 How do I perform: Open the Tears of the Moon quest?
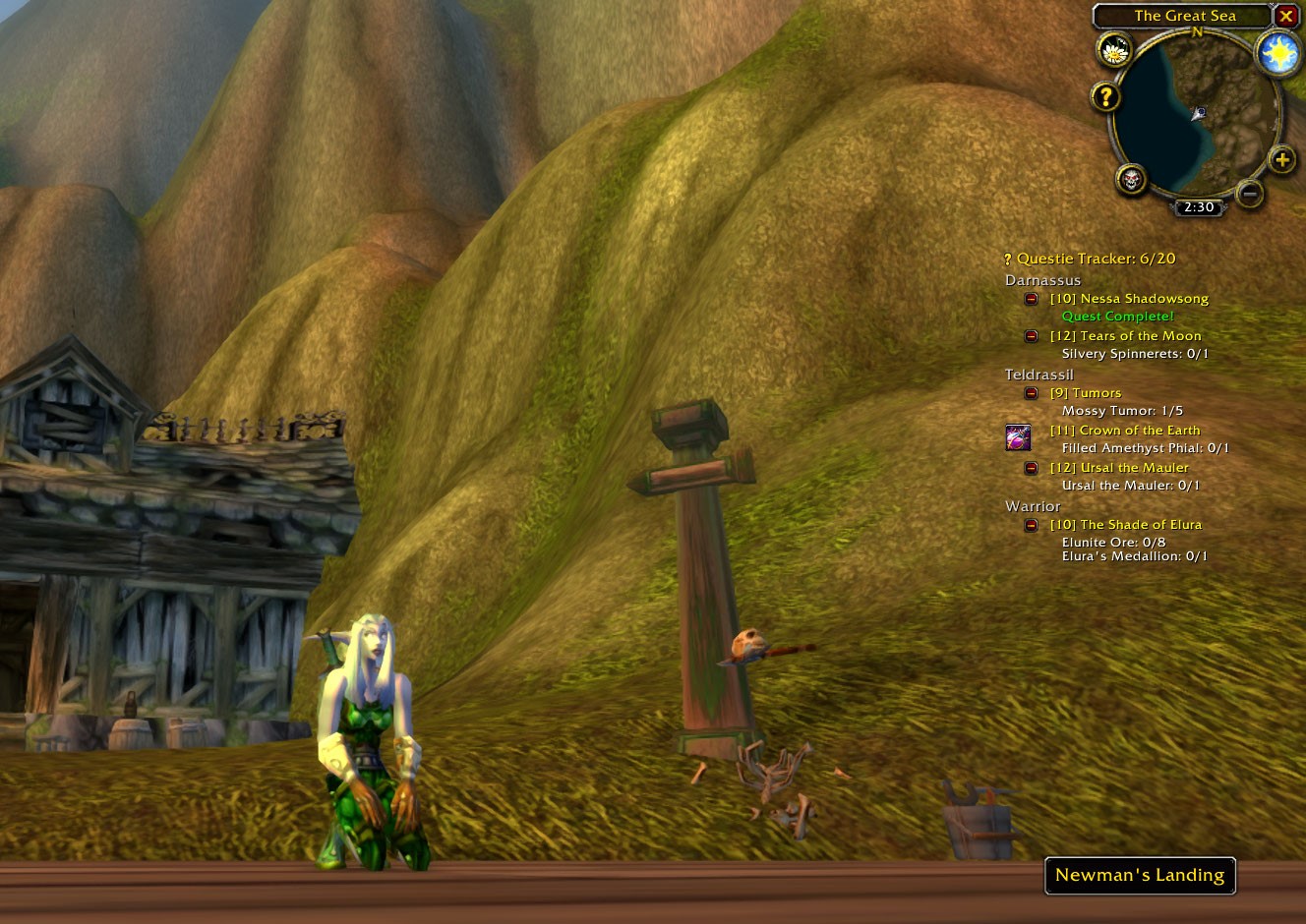pyautogui.click(x=1125, y=336)
